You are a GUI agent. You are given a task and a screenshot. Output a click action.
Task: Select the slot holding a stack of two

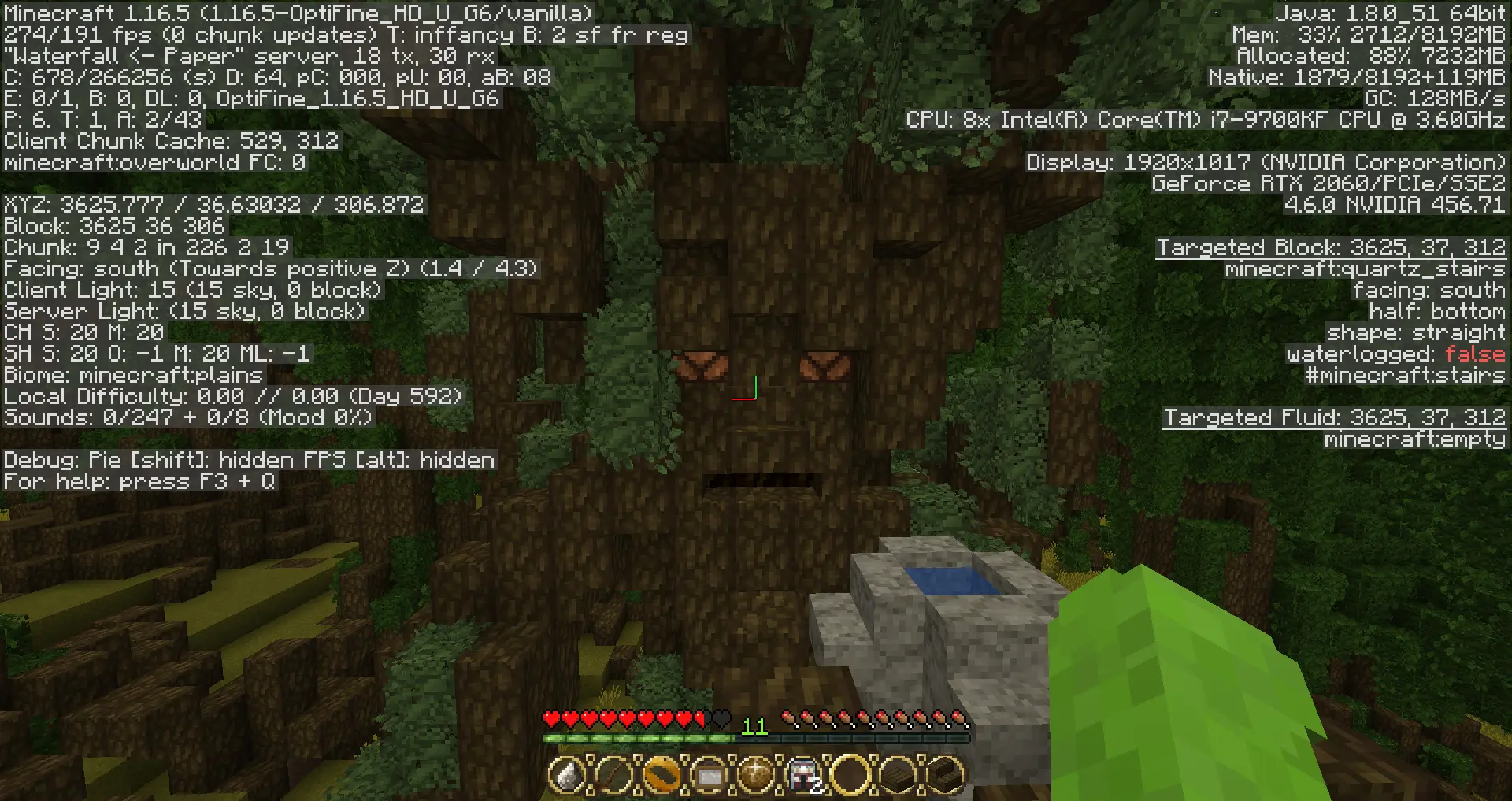coord(803,775)
